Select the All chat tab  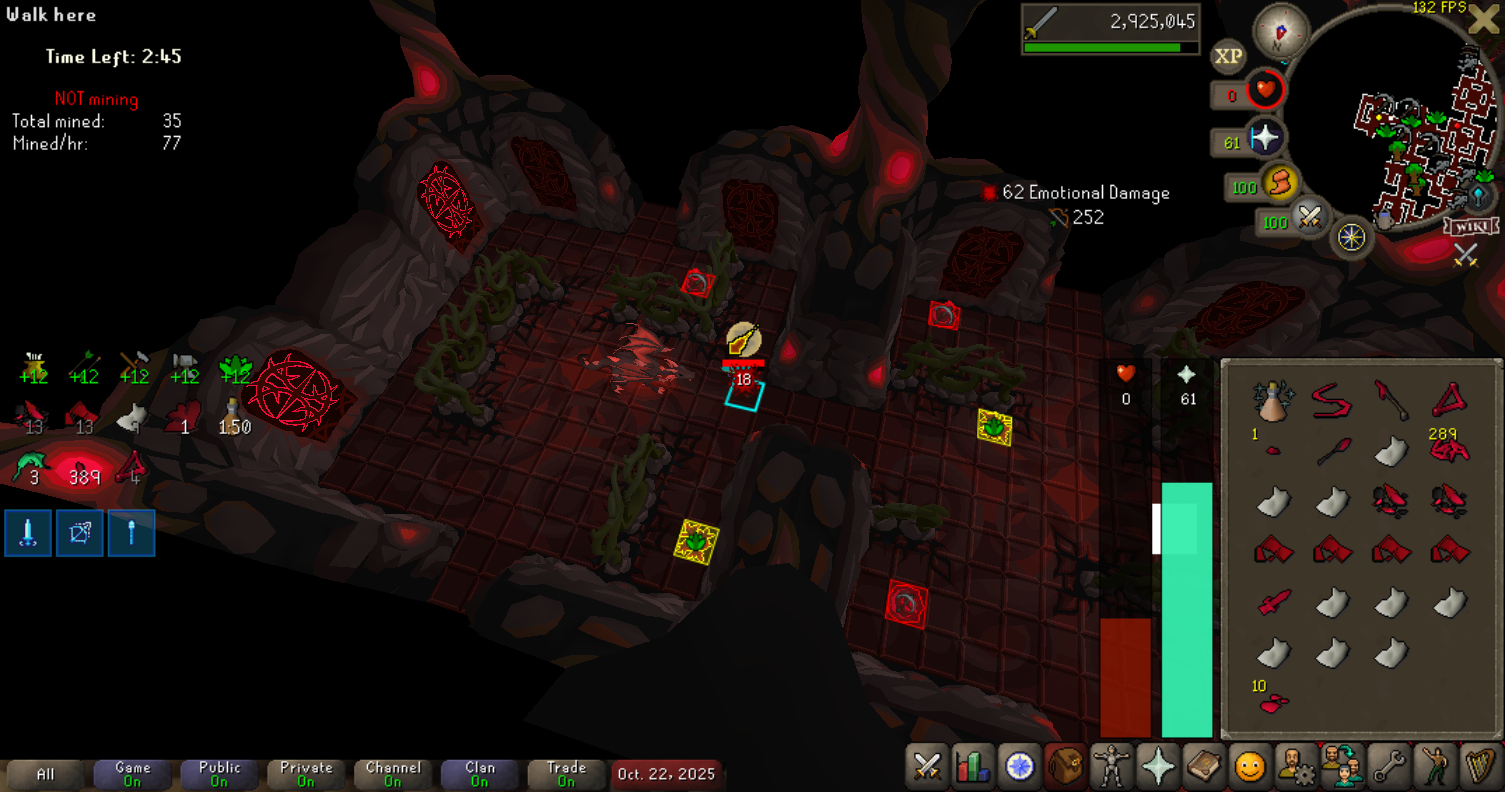pos(45,774)
